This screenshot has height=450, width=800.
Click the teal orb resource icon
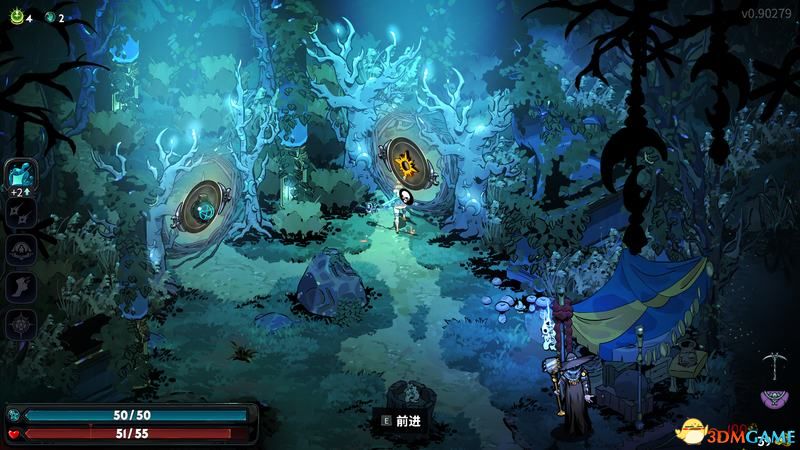[49, 17]
